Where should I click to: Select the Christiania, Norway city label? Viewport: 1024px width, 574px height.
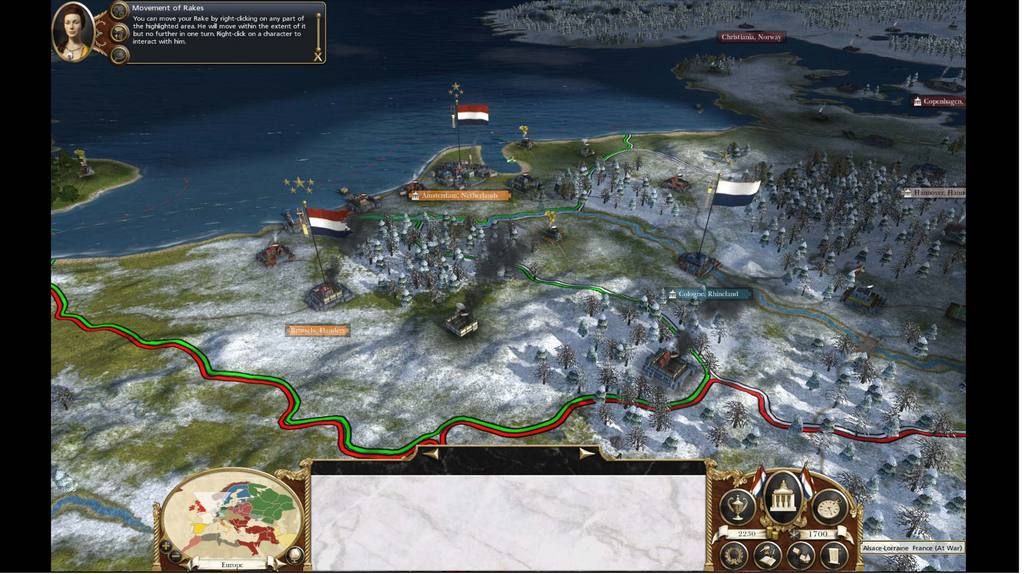tap(751, 37)
